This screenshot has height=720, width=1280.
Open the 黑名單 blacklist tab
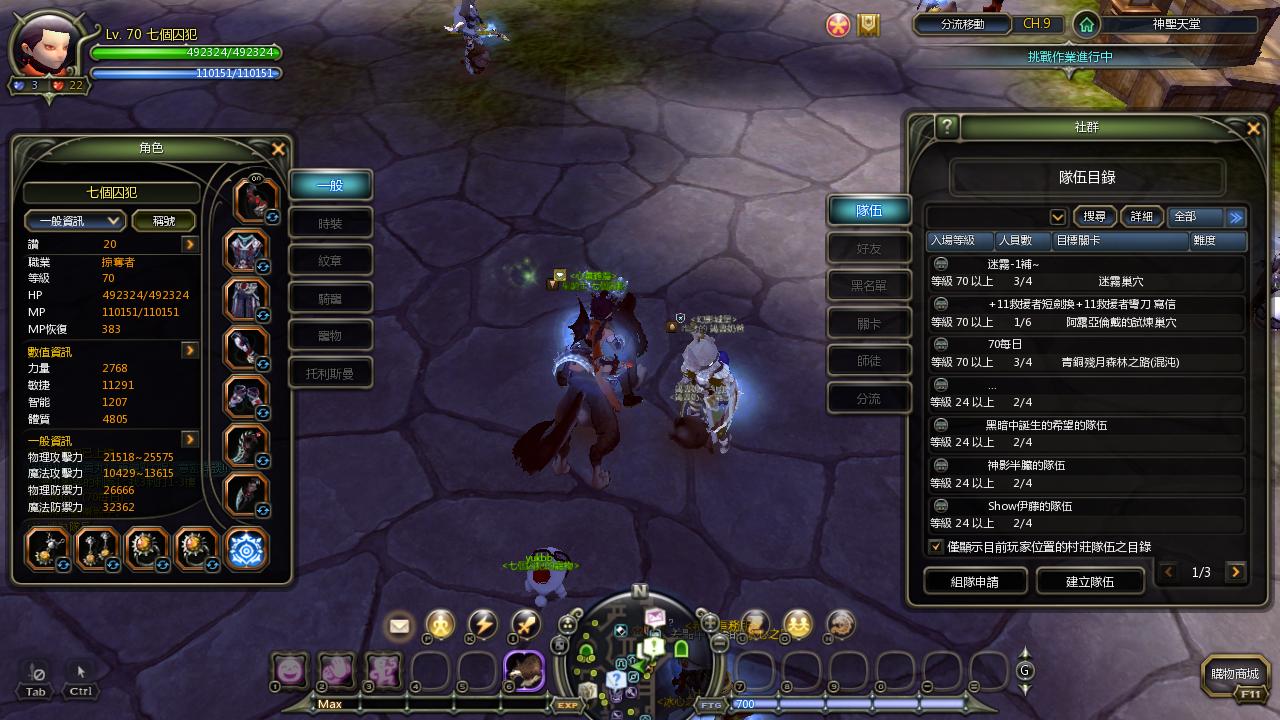point(869,286)
